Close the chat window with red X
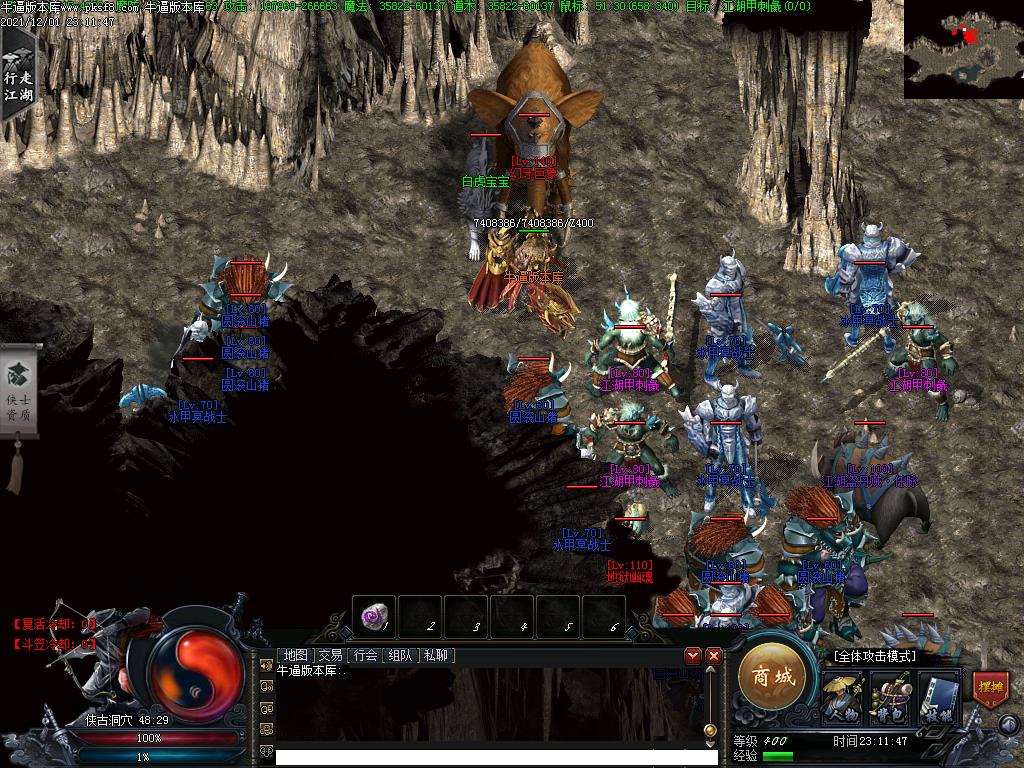The image size is (1024, 768). (x=714, y=656)
